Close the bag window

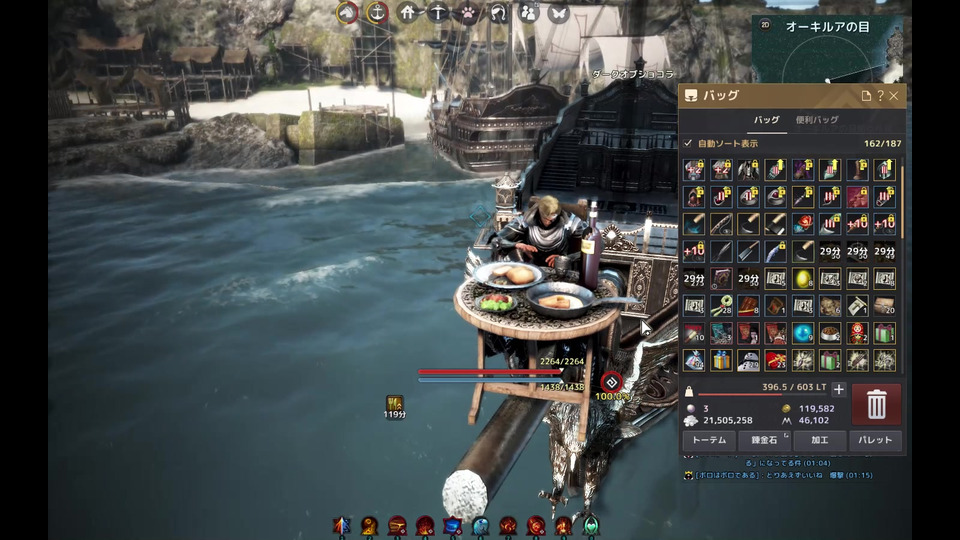point(893,96)
